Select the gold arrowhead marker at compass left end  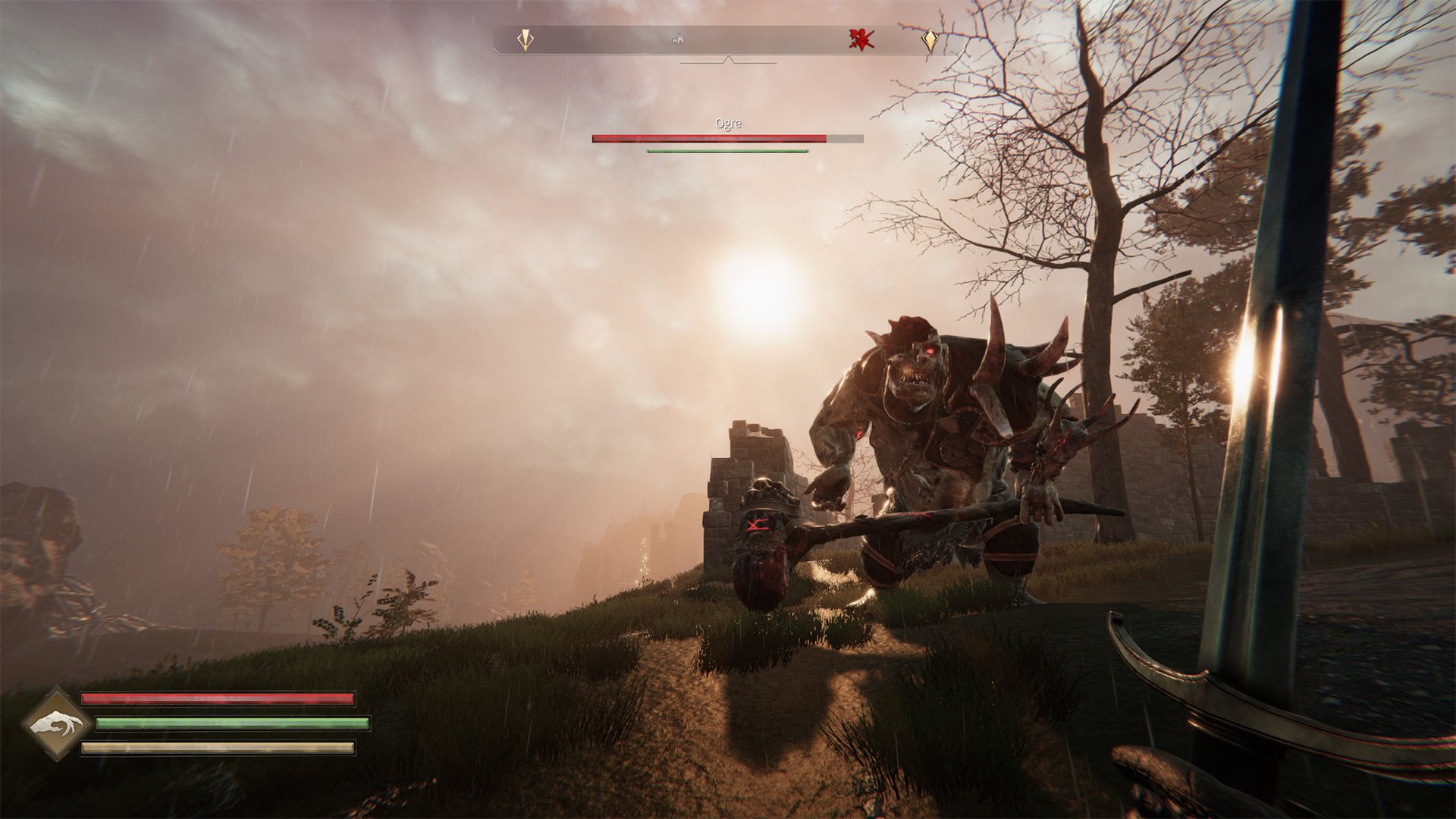(x=525, y=39)
